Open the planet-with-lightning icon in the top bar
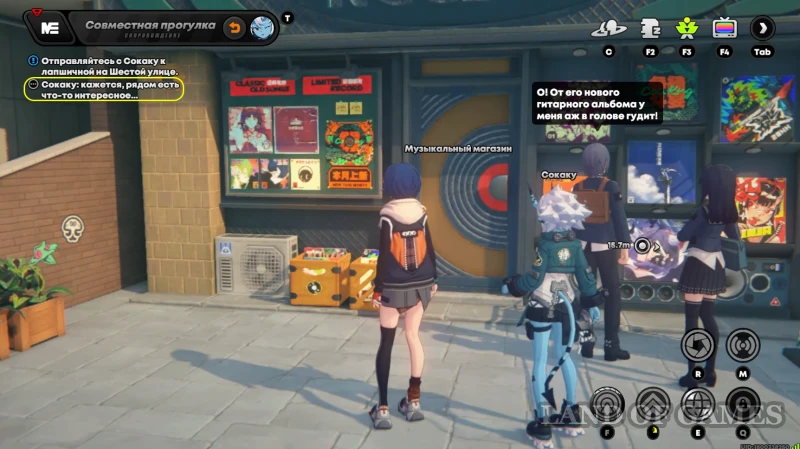This screenshot has height=449, width=800. click(x=608, y=28)
